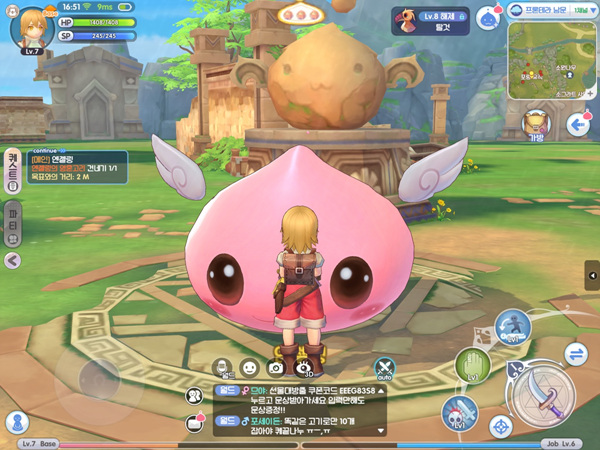The height and width of the screenshot is (450, 600).
Task: Open the camera screenshot button
Action: click(x=274, y=368)
